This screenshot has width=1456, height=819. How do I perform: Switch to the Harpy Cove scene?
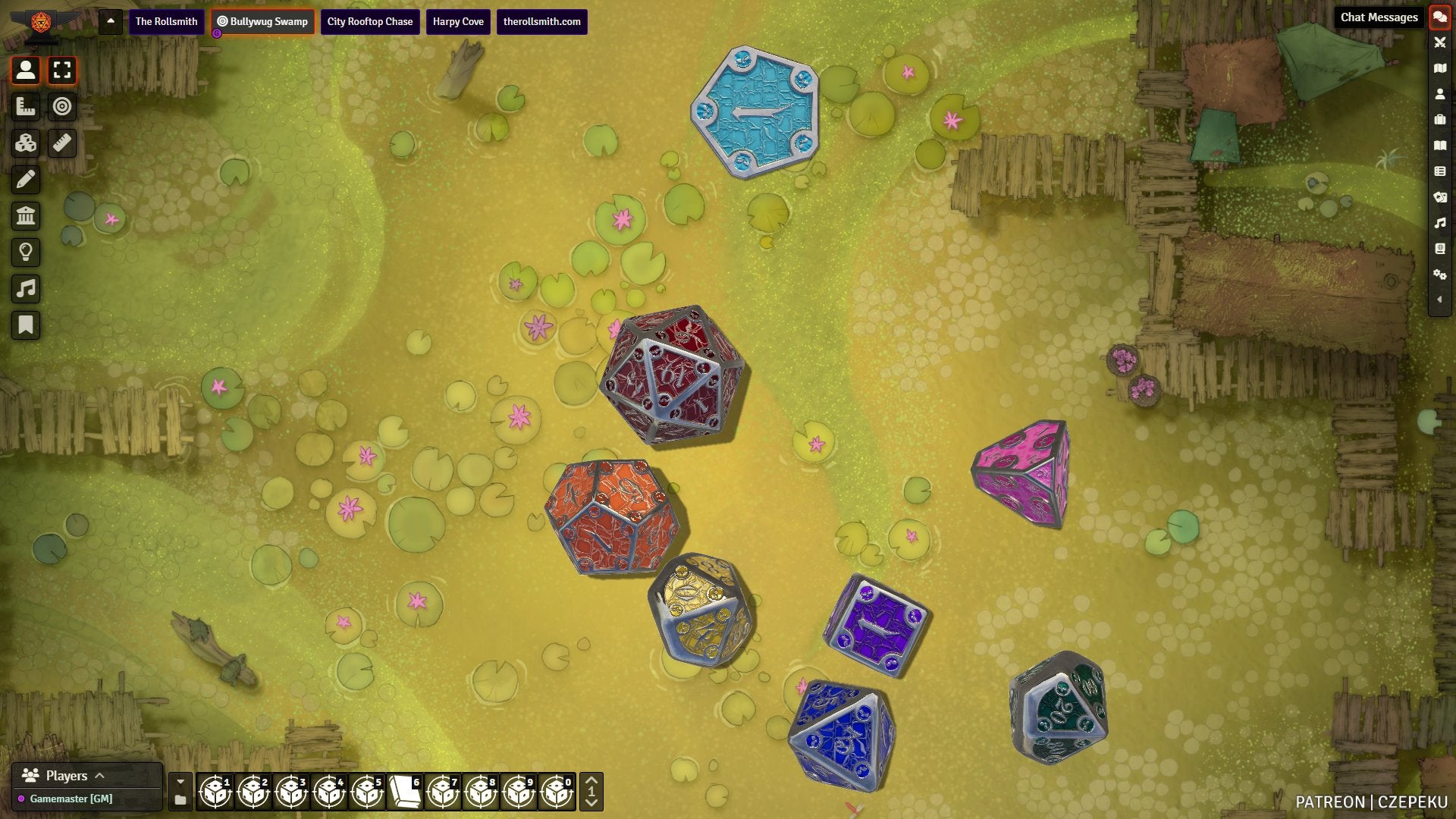pos(458,22)
